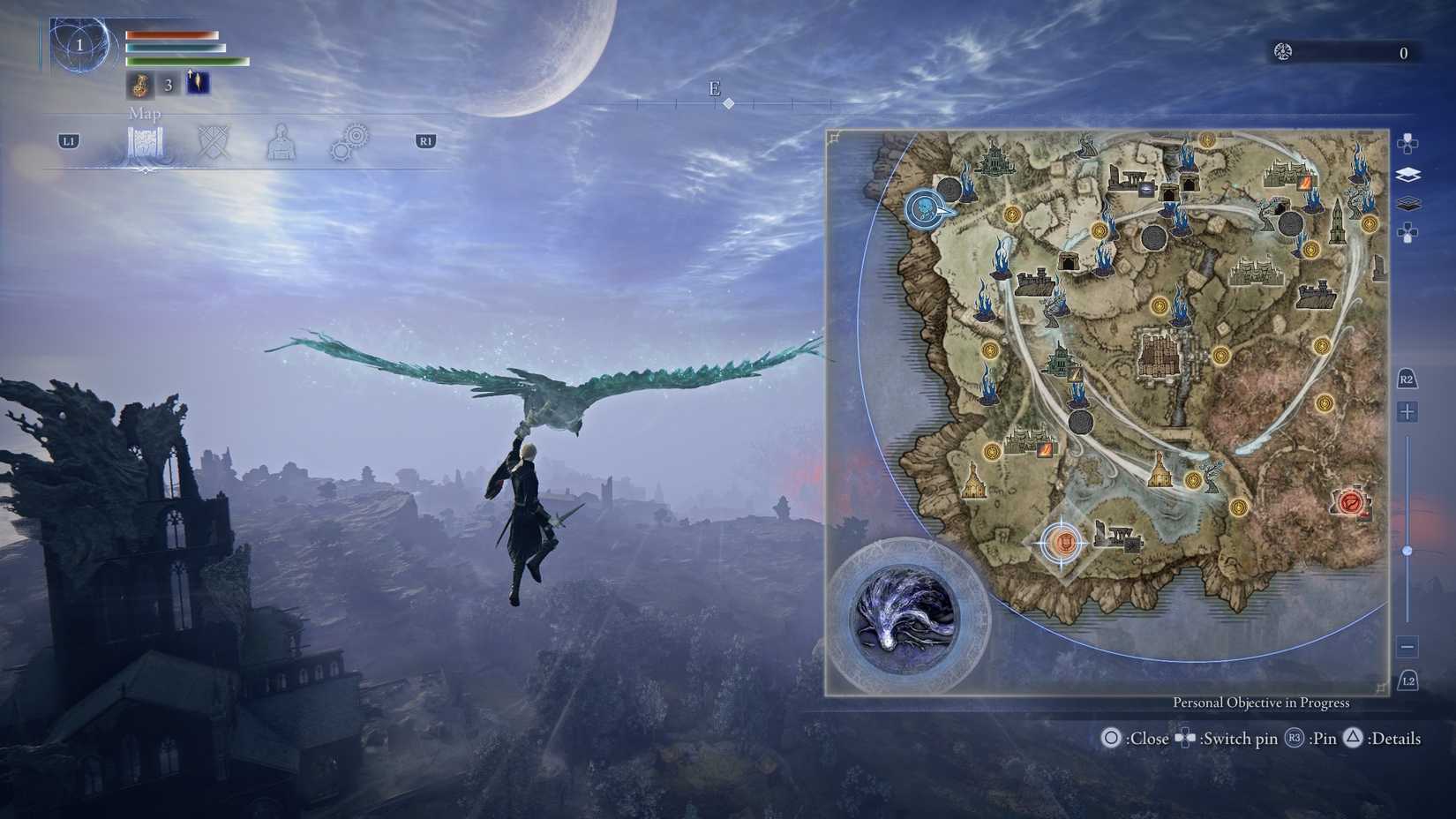This screenshot has width=1456, height=819.
Task: Select the player location marker on the map
Action: [926, 208]
